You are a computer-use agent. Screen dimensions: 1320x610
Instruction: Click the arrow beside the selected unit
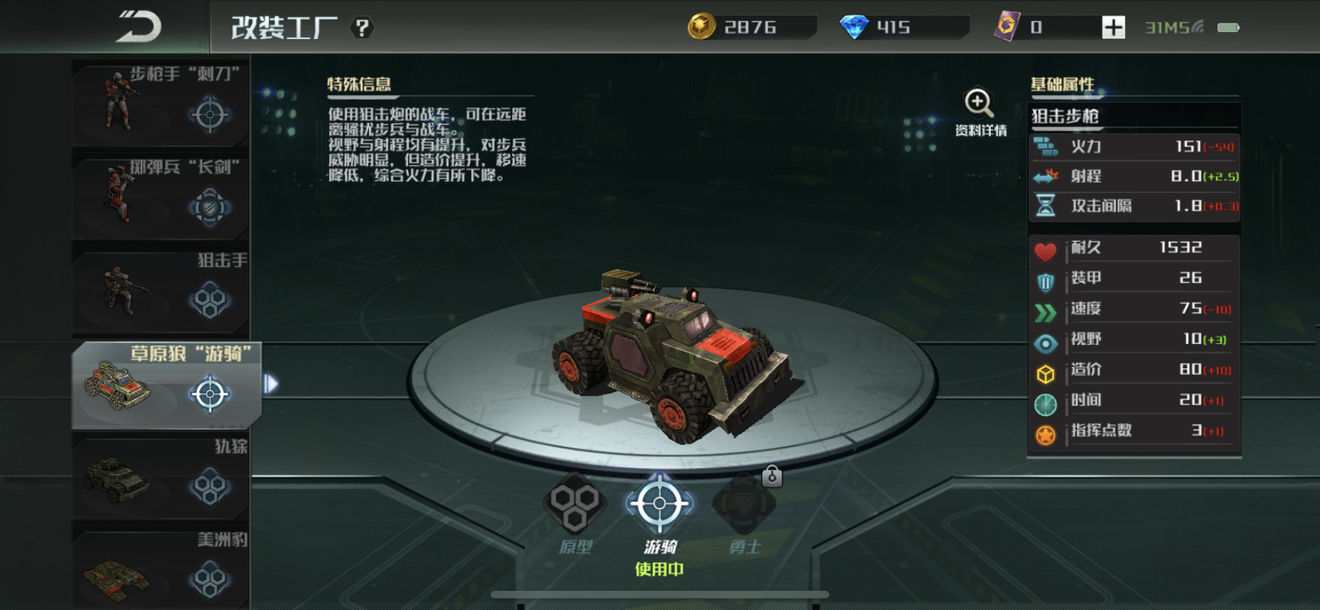tap(271, 383)
